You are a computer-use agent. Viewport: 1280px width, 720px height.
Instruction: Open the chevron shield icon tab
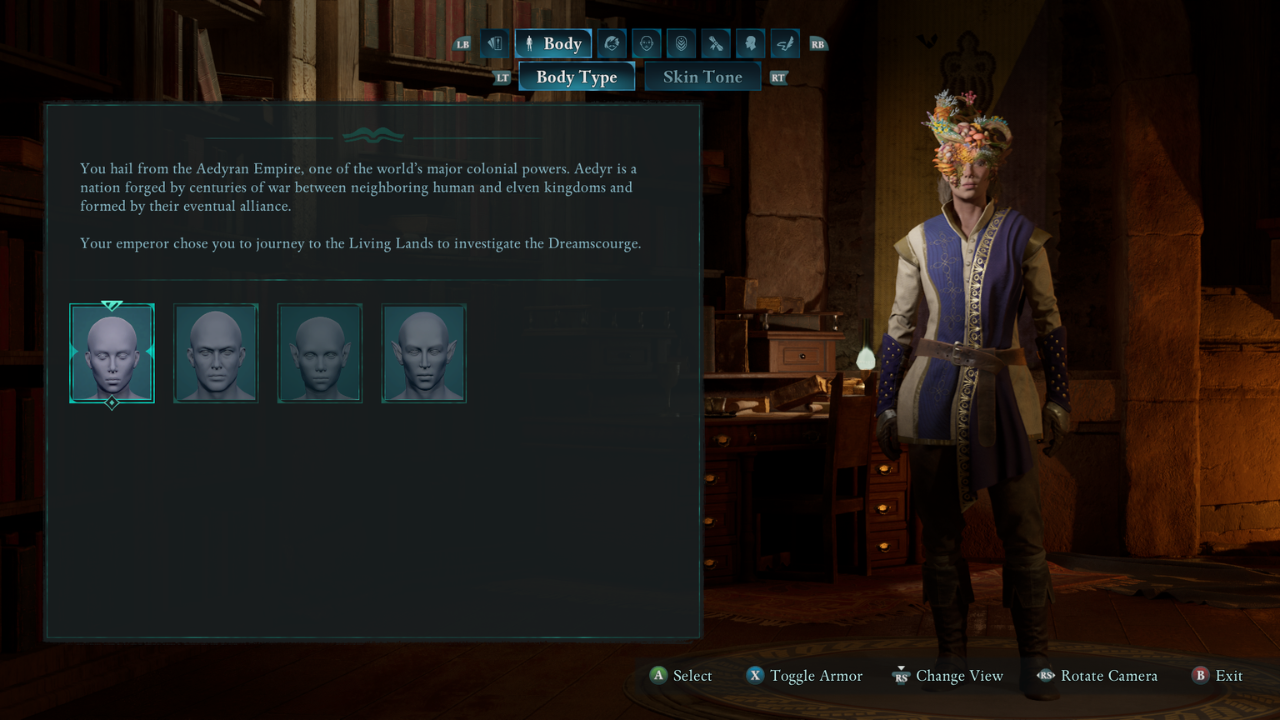(x=681, y=44)
